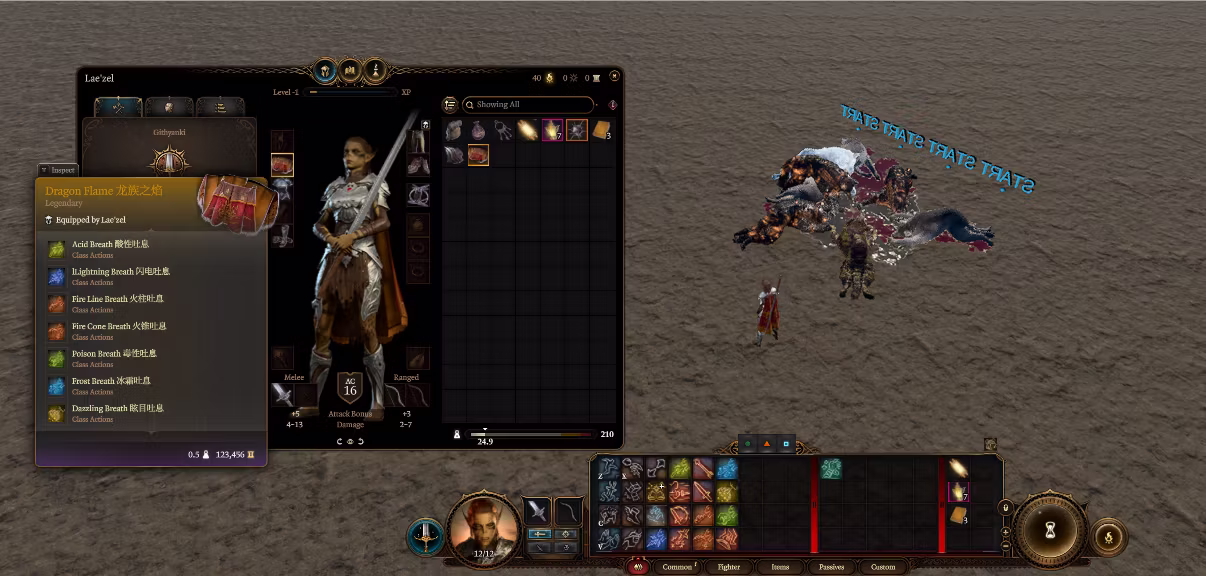Select the Custom hotbar tab
The width and height of the screenshot is (1206, 576).
click(x=883, y=567)
